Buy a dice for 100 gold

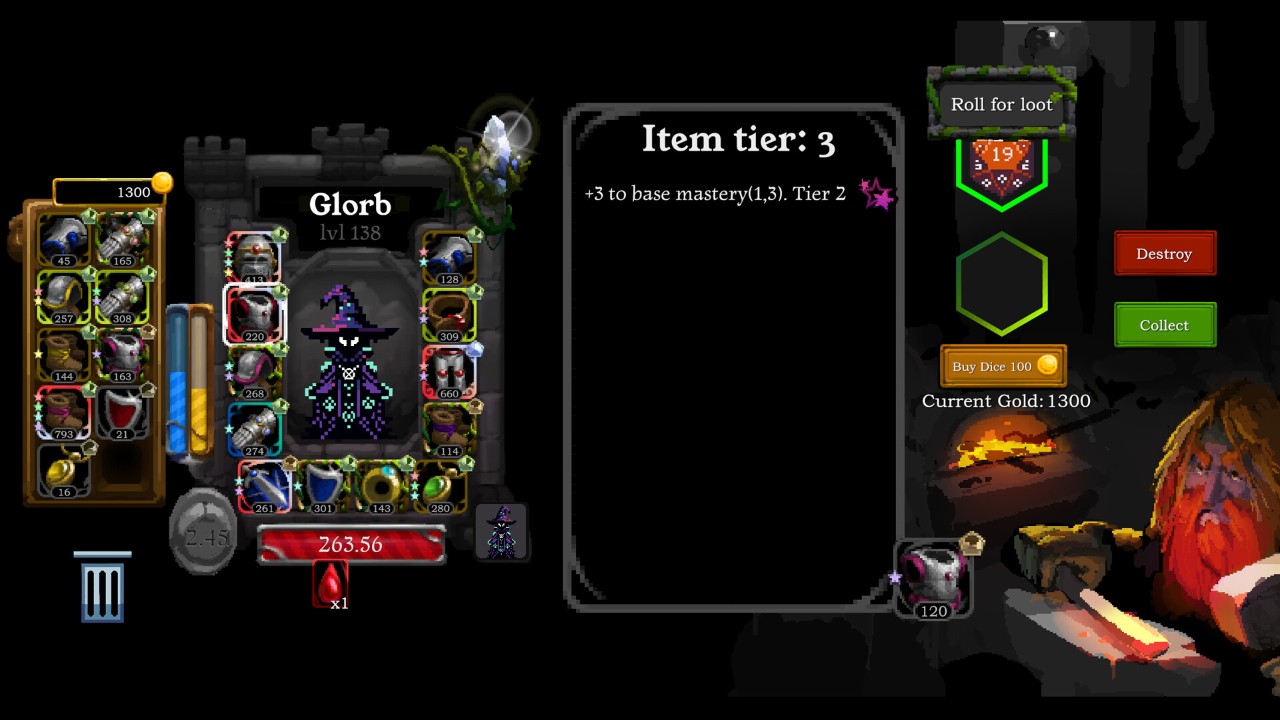point(1003,366)
